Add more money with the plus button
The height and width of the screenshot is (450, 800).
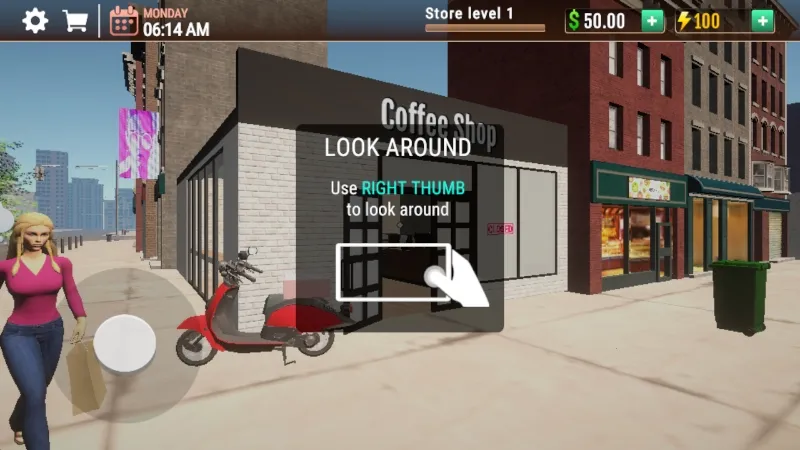[x=652, y=20]
